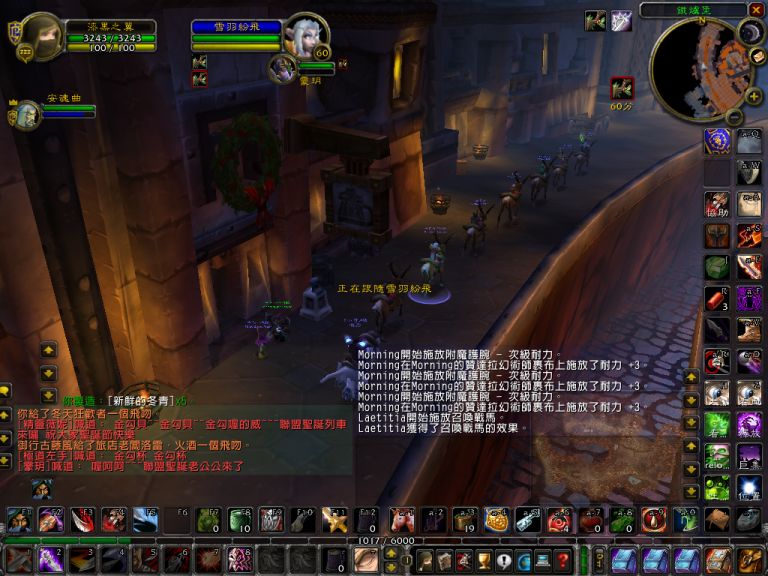Select the target portrait of 雪羽紛飛

pos(304,37)
